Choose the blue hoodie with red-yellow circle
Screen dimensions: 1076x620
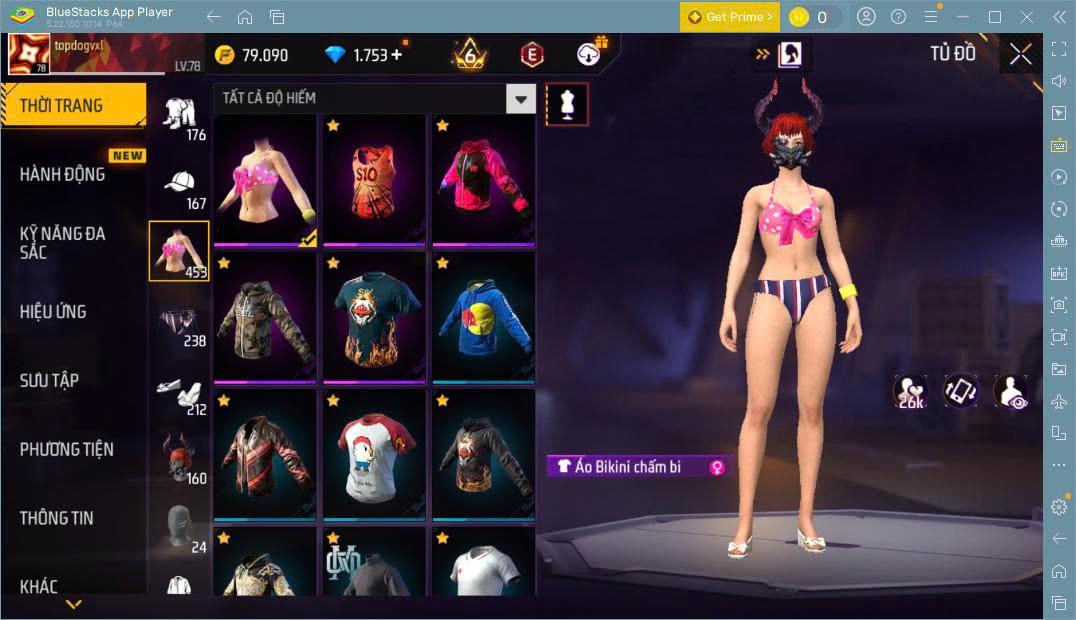tap(483, 317)
